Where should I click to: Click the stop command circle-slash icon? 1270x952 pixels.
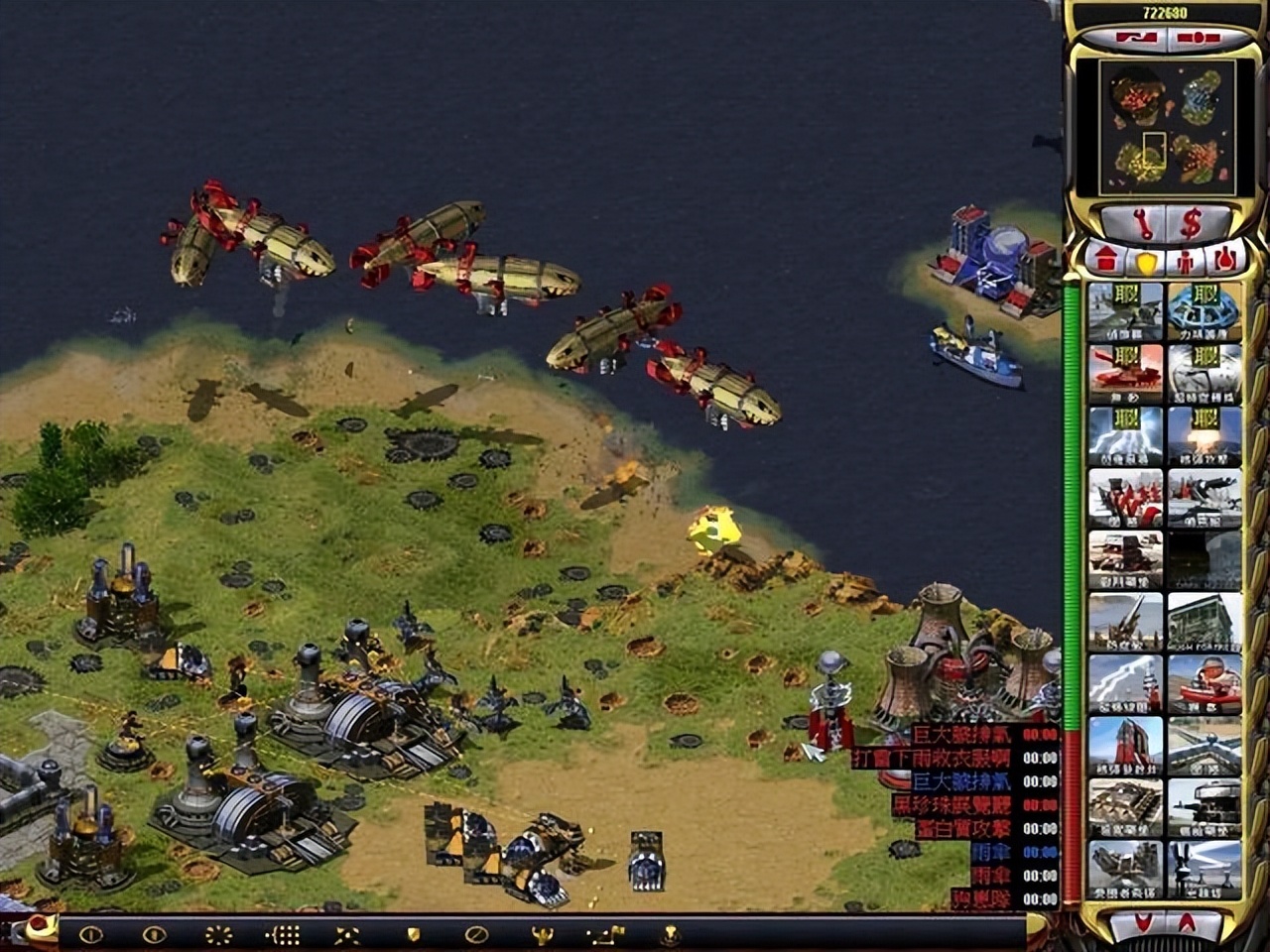coord(477,934)
